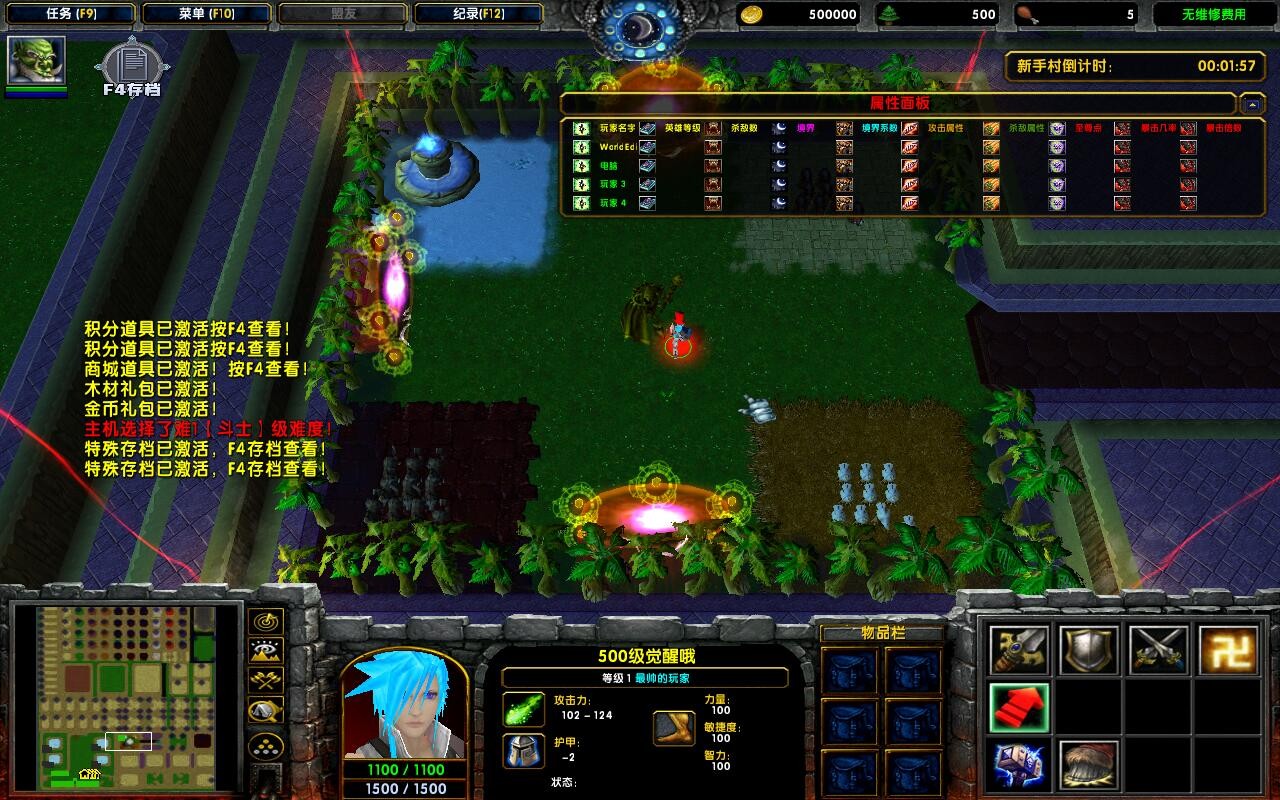This screenshot has width=1280, height=800.
Task: Click the 无维修费用 text link
Action: click(x=1212, y=13)
